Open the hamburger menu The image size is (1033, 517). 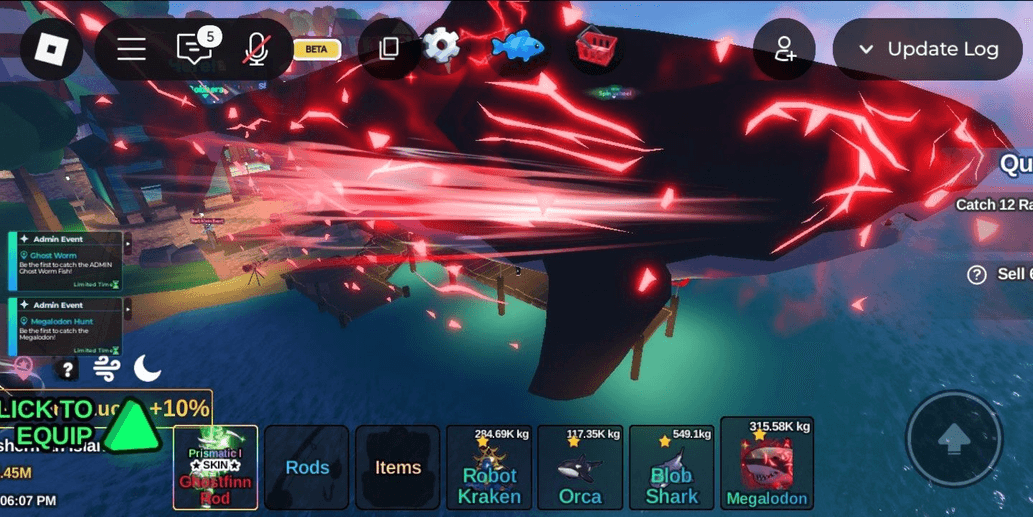coord(131,49)
